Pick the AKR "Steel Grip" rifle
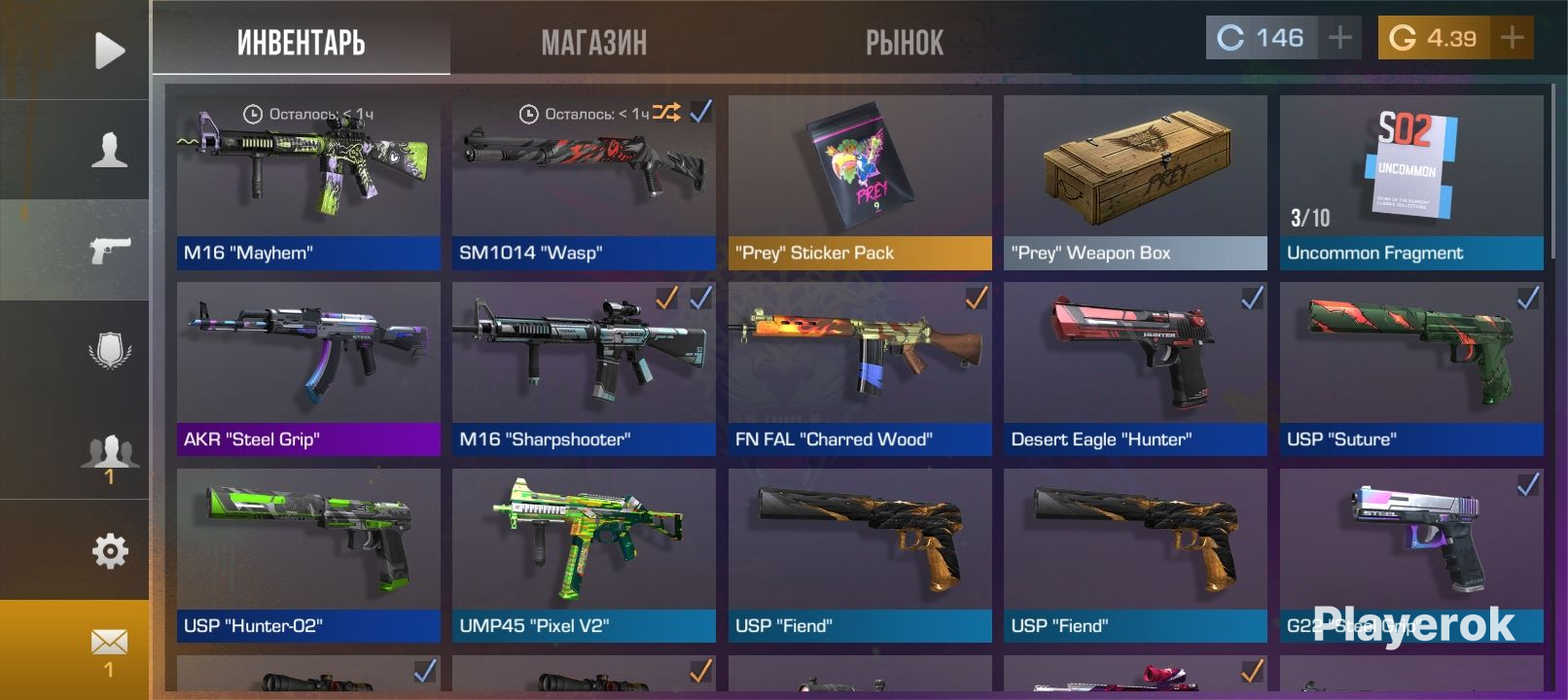 point(308,368)
